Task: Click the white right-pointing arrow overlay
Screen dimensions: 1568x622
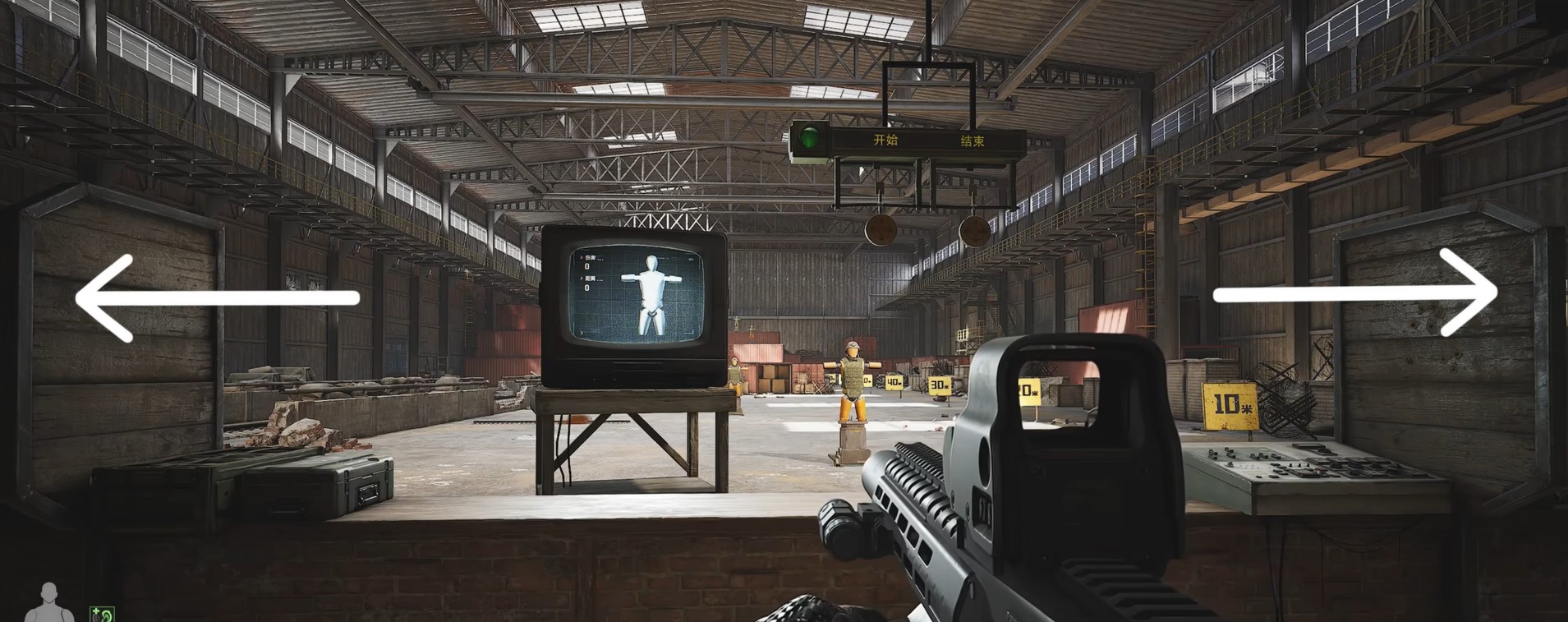Action: click(1355, 294)
